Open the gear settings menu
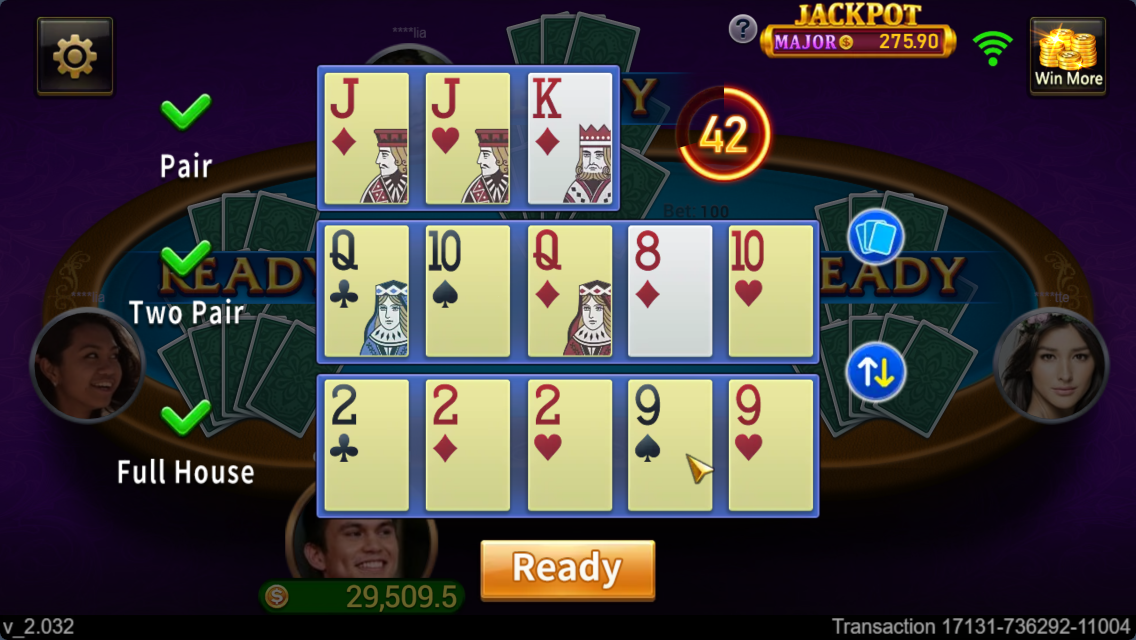Image resolution: width=1136 pixels, height=640 pixels. click(75, 56)
